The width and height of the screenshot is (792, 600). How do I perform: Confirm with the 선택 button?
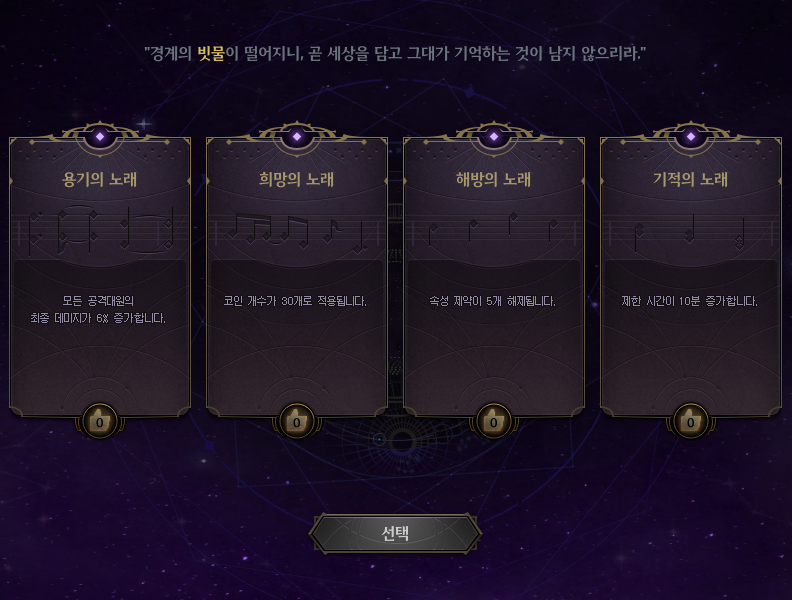tap(395, 533)
